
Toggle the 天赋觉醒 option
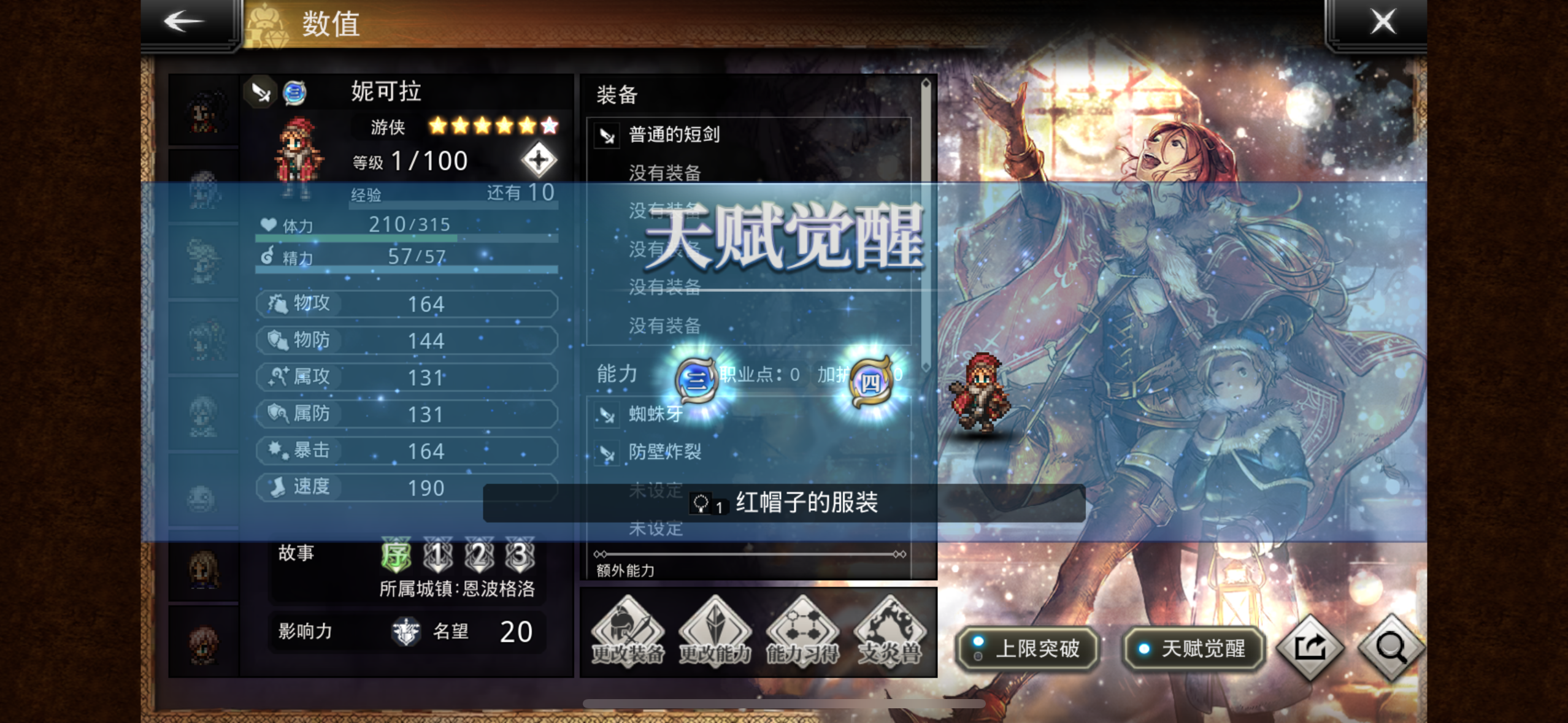click(1194, 649)
